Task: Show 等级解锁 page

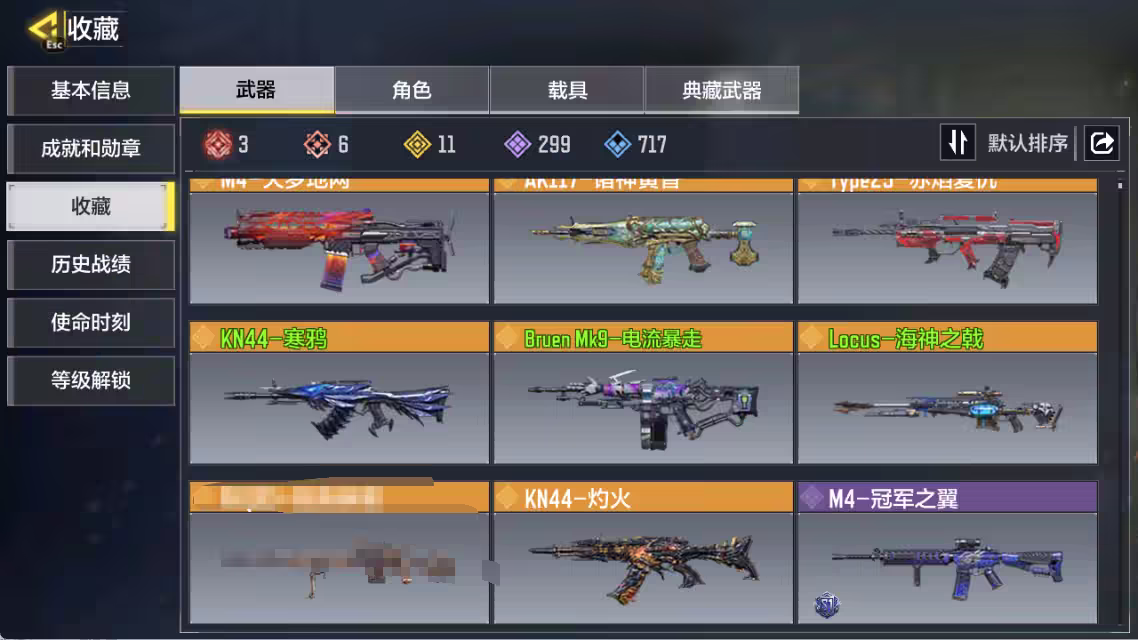Action: pos(91,381)
